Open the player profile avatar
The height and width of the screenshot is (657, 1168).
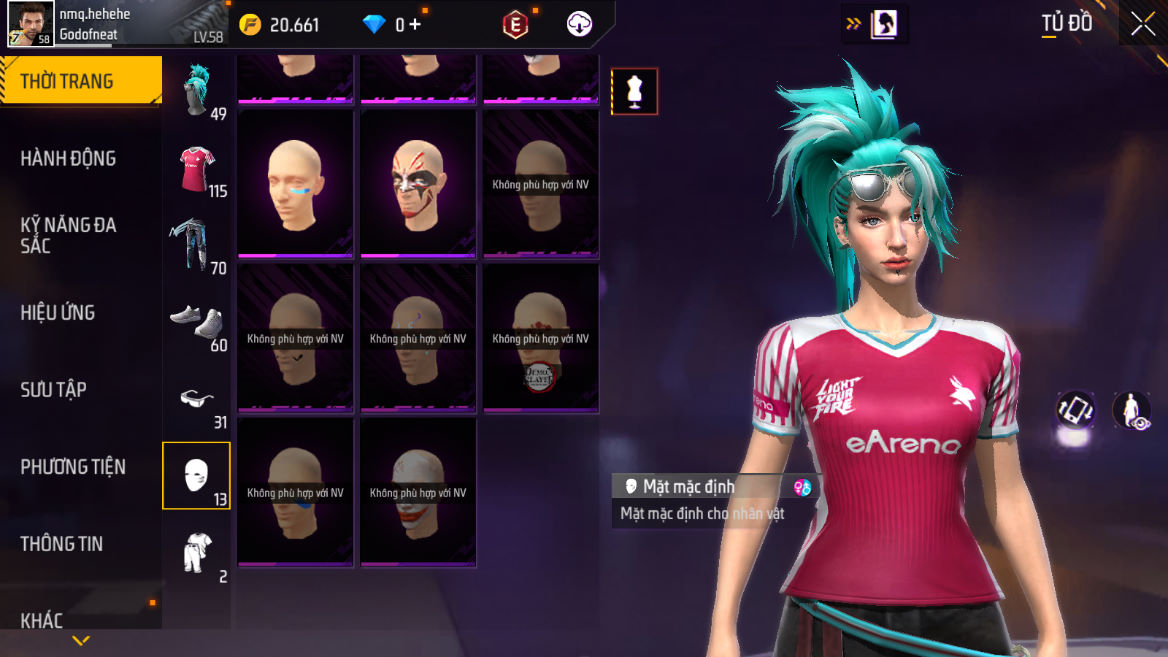click(31, 23)
